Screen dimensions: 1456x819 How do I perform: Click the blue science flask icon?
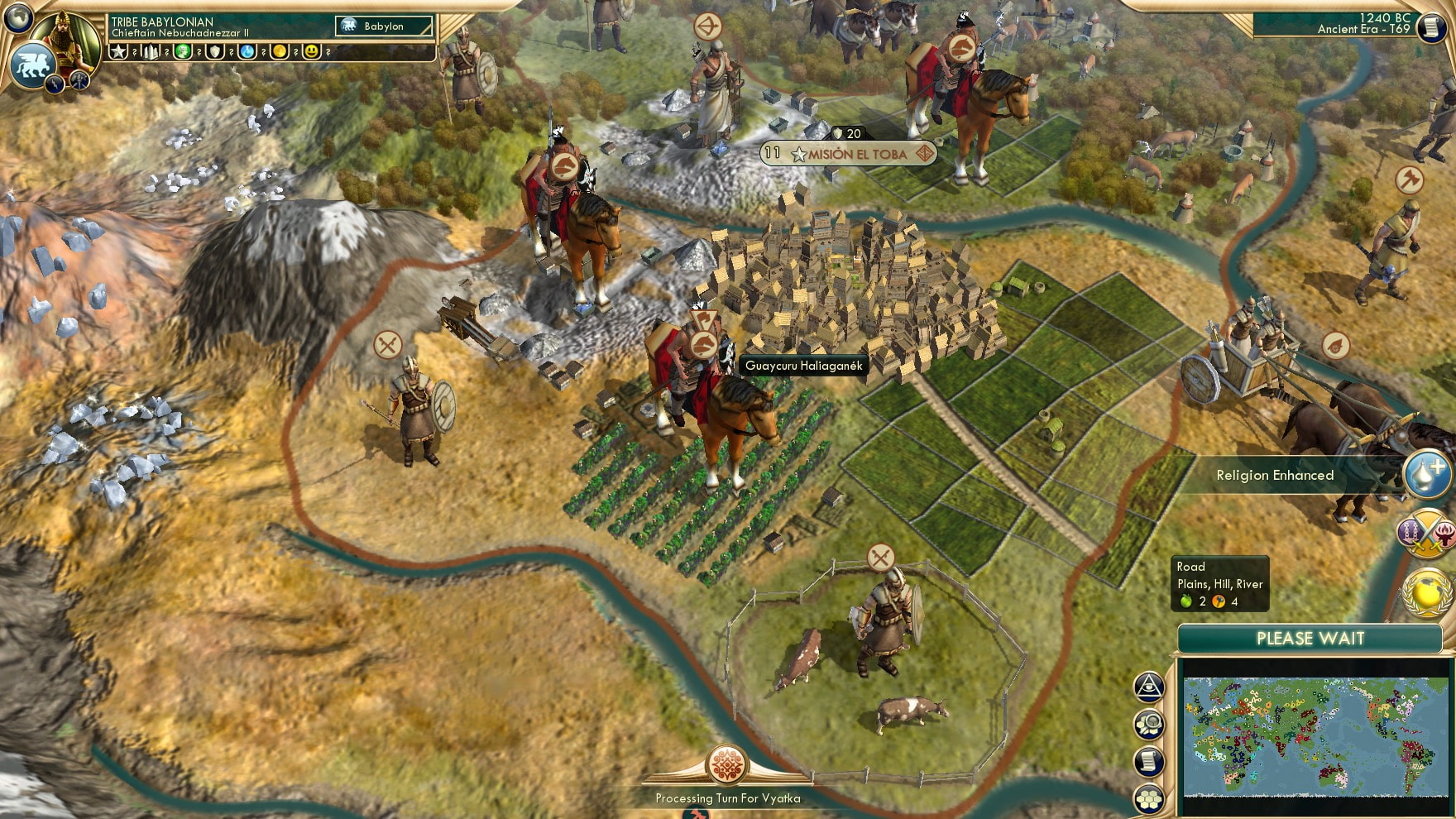[x=247, y=51]
